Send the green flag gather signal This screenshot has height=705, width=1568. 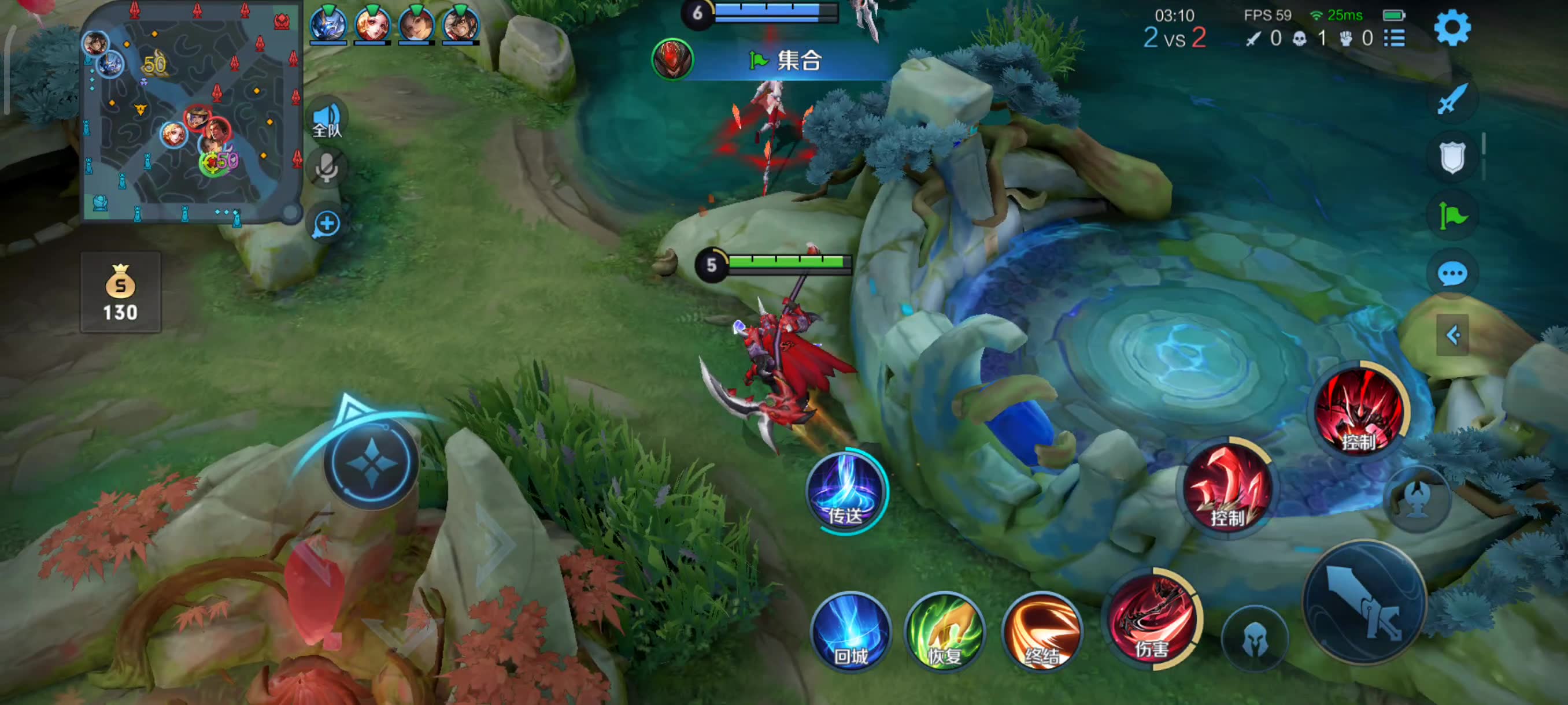click(x=1452, y=216)
